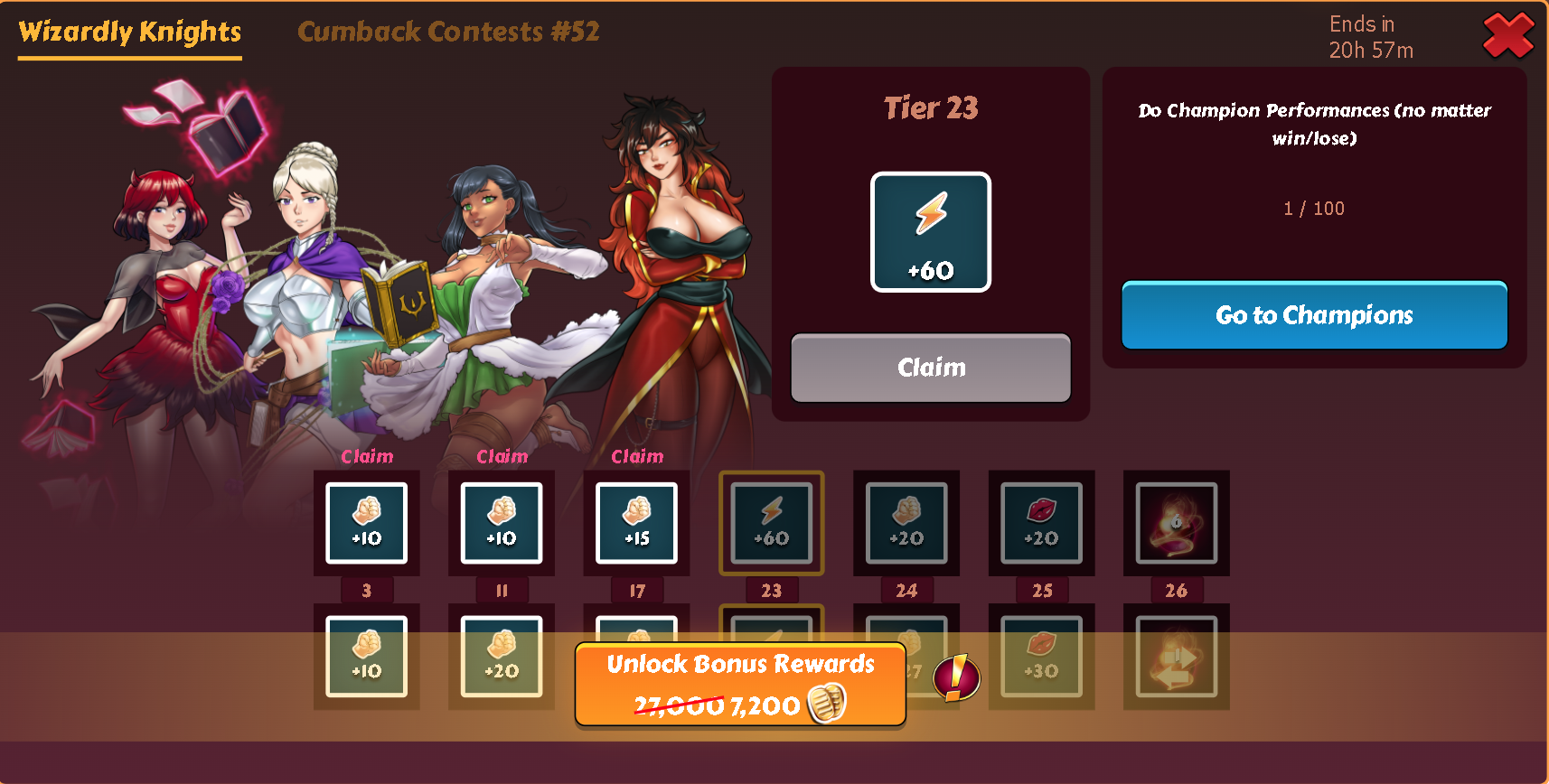The height and width of the screenshot is (784, 1549).
Task: View the tier 25 +20 kiss reward
Action: (x=1041, y=522)
